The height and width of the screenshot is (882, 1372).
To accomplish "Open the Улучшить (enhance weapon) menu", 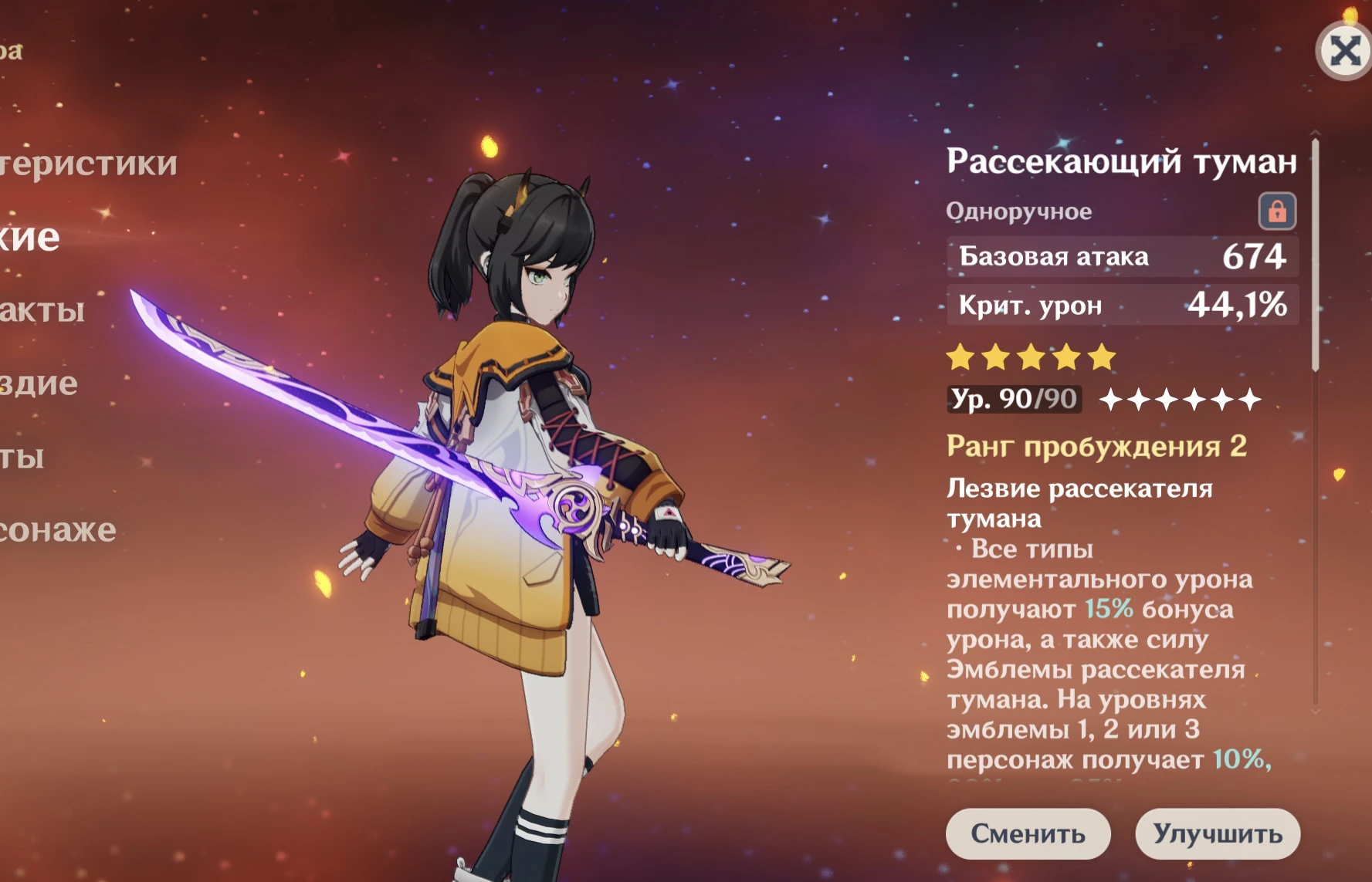I will click(1218, 833).
